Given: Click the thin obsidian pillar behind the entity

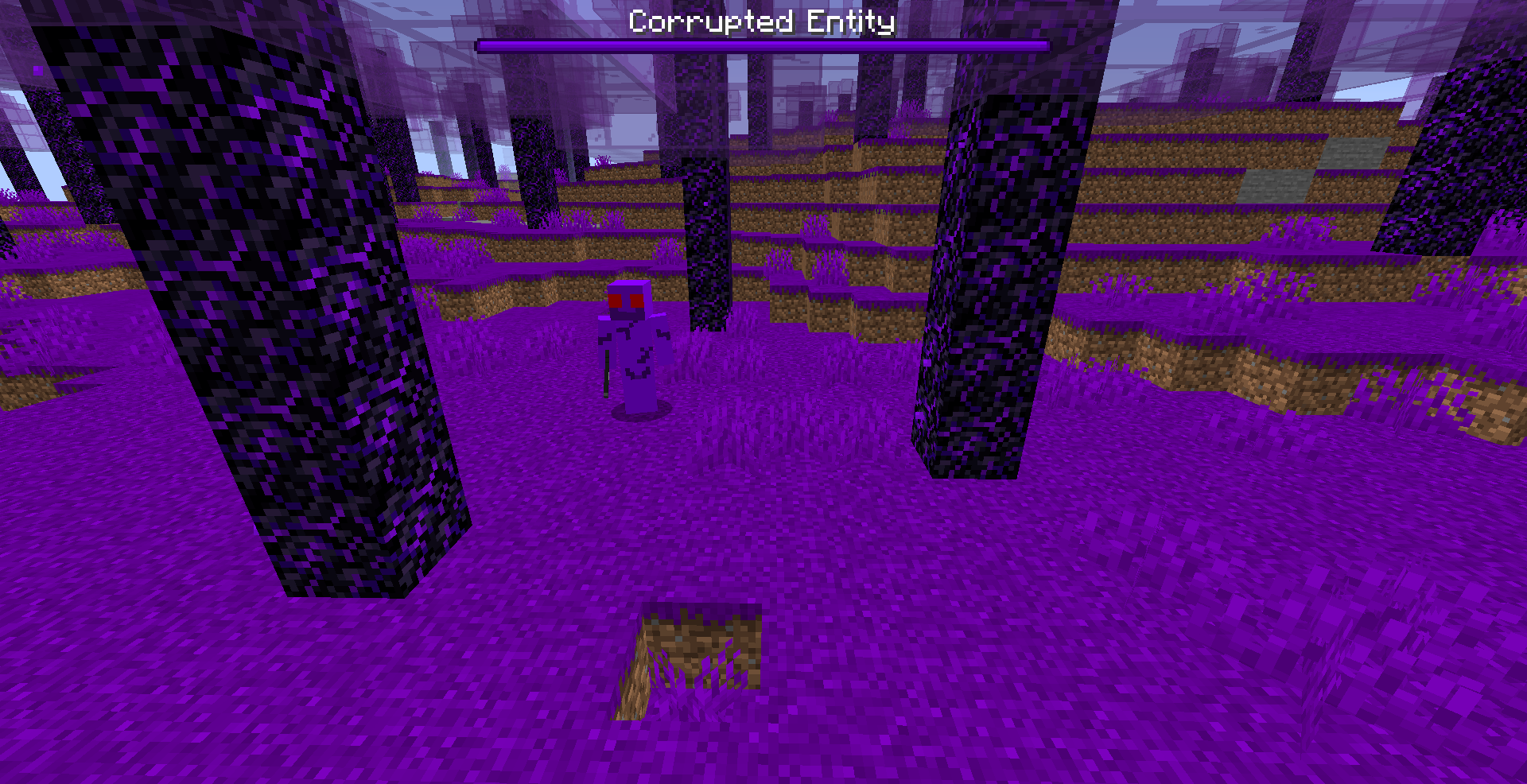Looking at the screenshot, I should pos(708,239).
